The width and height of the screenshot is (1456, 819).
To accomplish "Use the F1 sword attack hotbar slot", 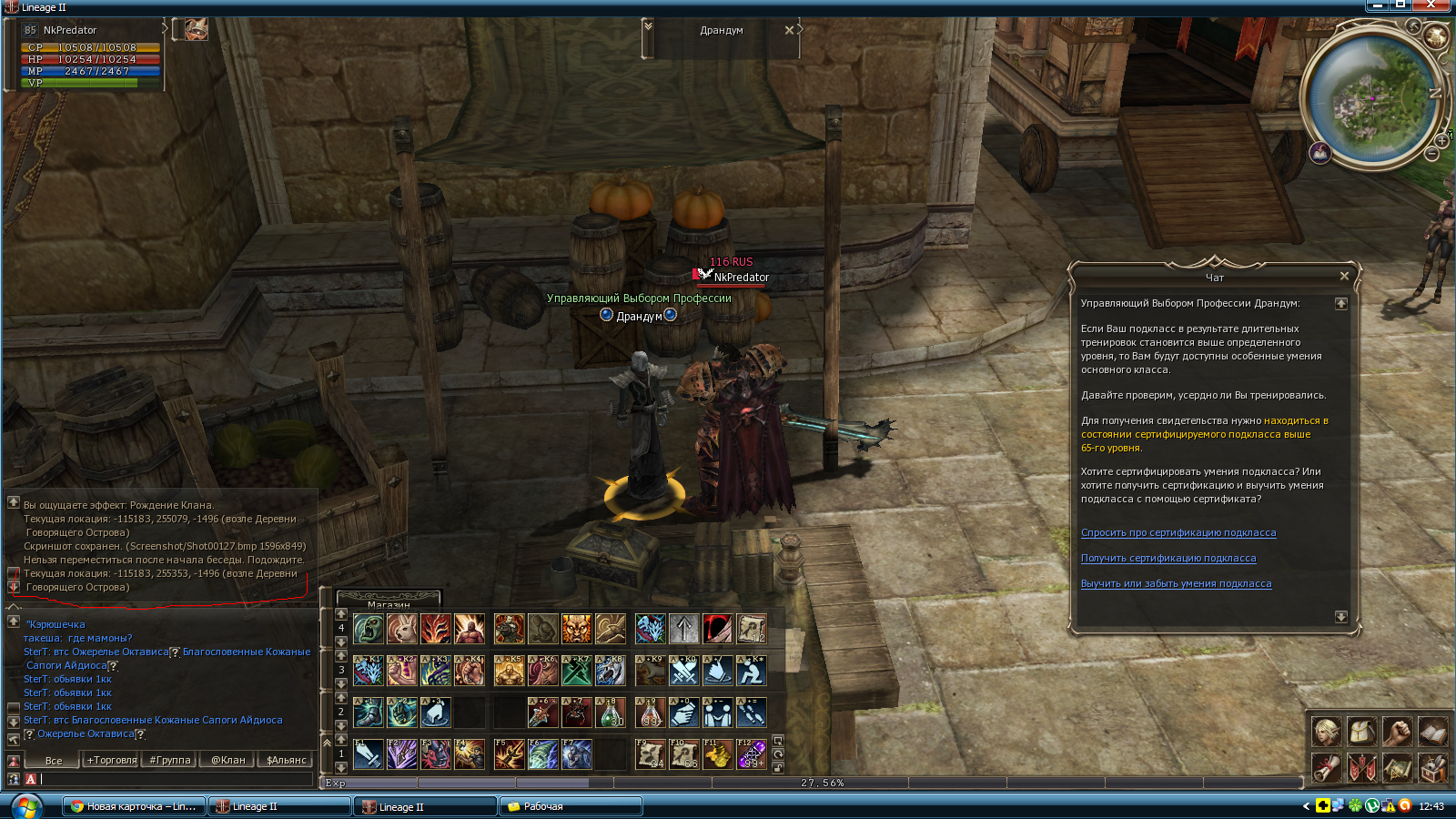I will [x=369, y=754].
